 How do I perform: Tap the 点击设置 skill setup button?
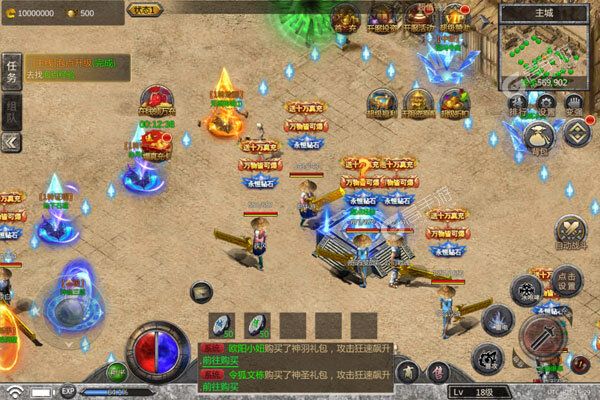point(566,281)
